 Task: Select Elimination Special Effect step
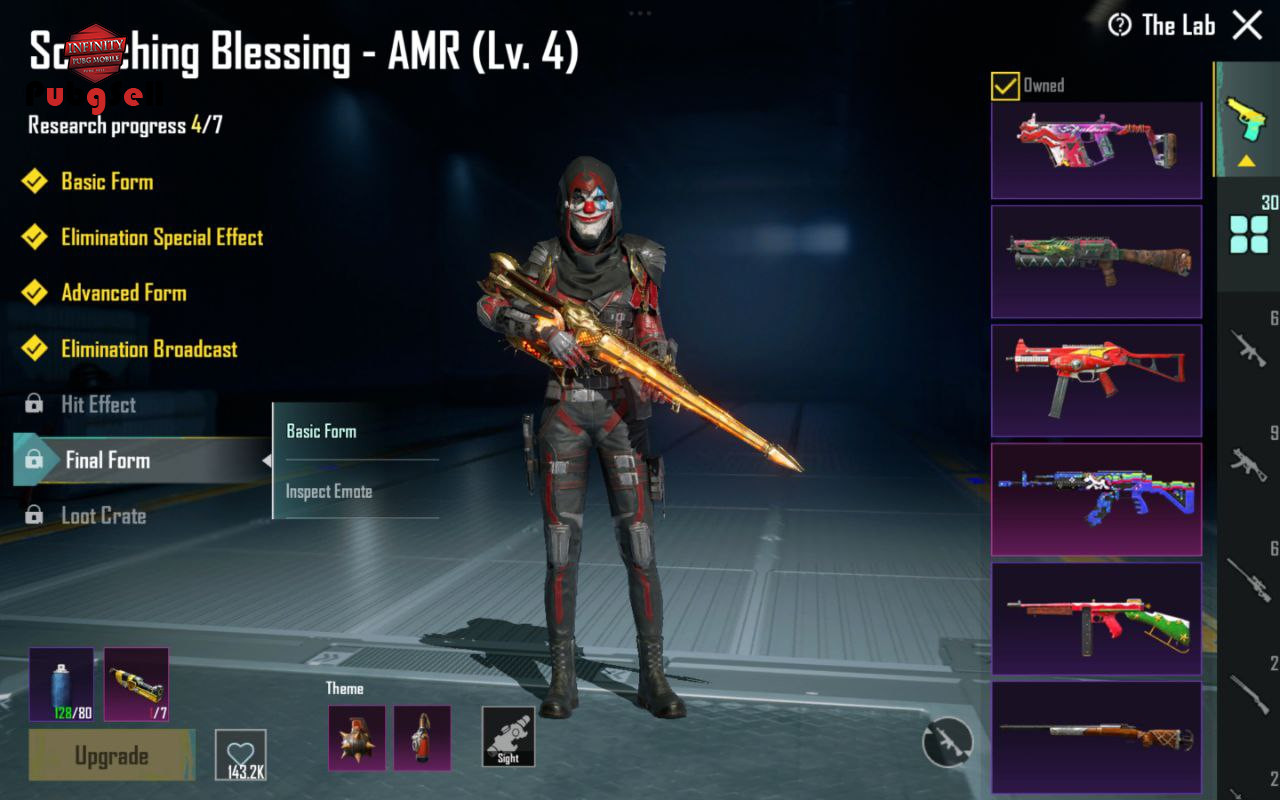(x=161, y=238)
